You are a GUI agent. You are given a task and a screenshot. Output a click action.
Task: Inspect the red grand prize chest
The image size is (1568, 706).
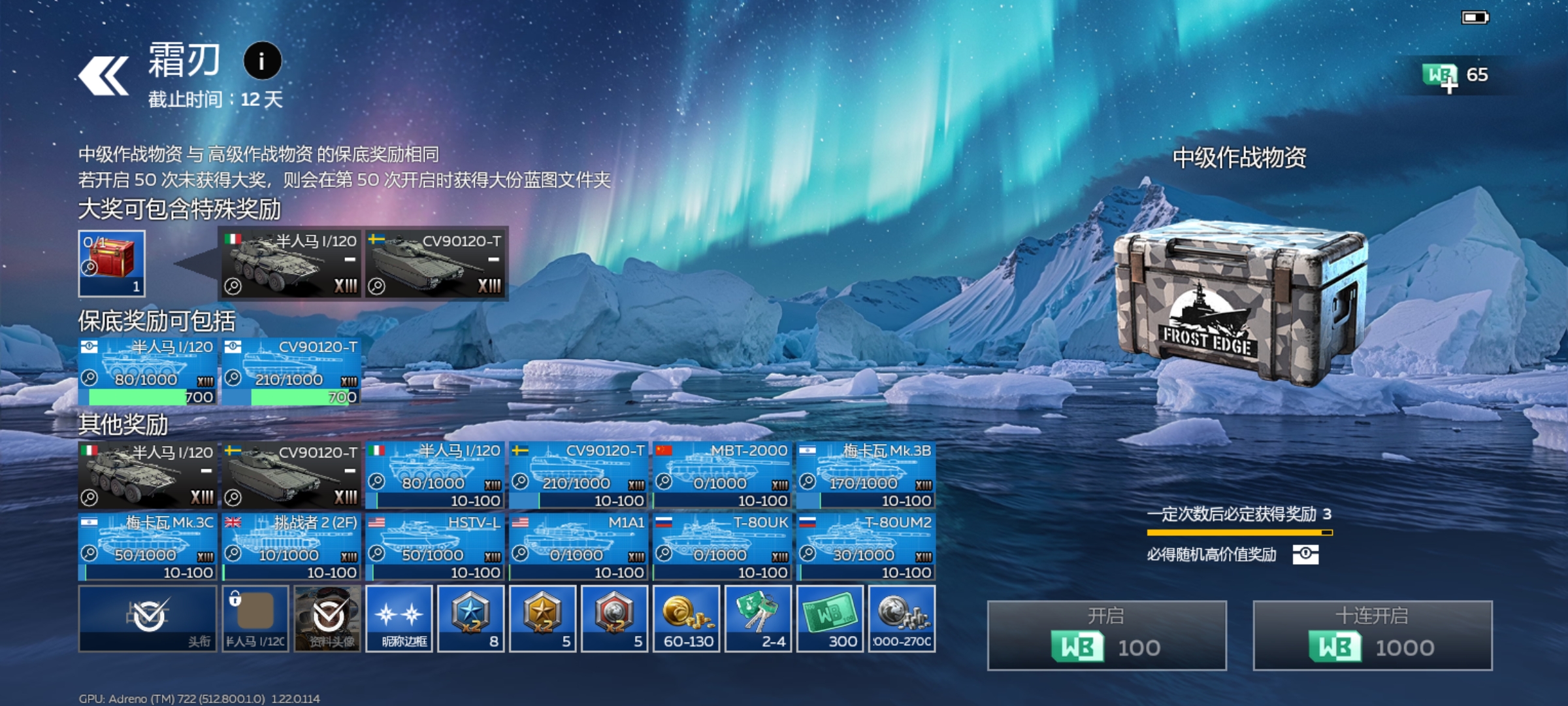[x=112, y=263]
